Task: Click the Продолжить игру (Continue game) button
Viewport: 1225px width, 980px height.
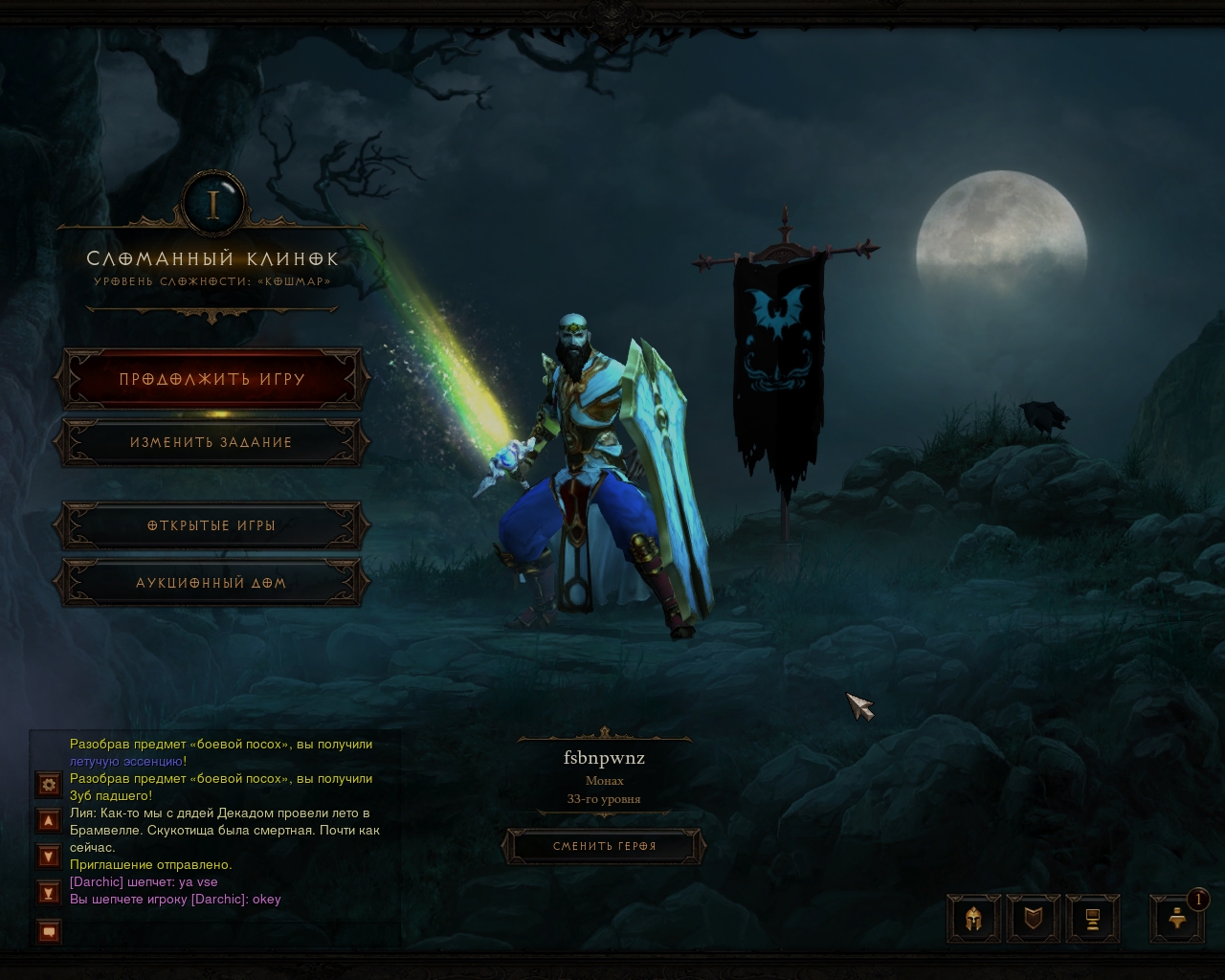Action: click(212, 380)
